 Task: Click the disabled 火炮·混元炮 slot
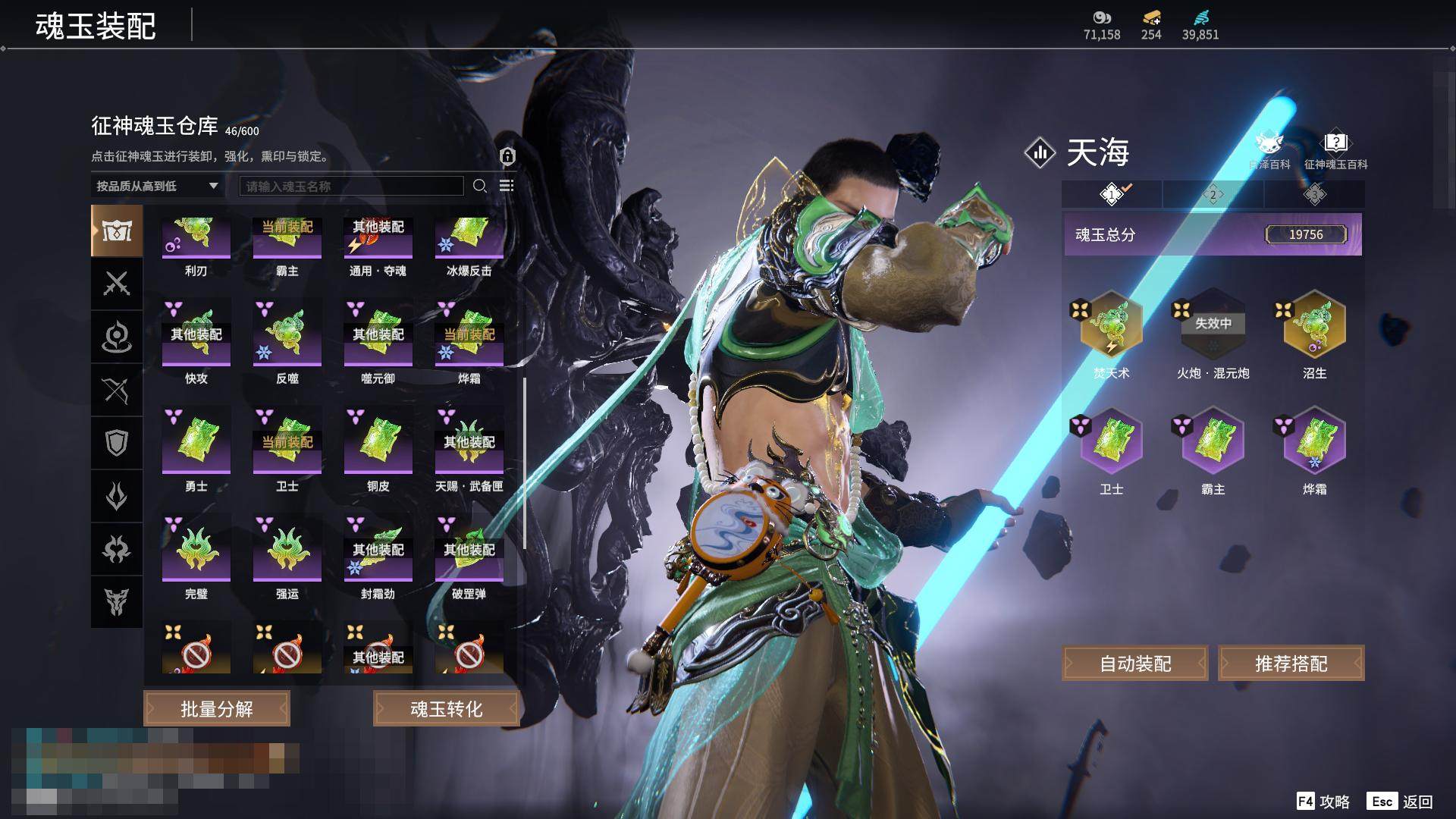coord(1213,325)
